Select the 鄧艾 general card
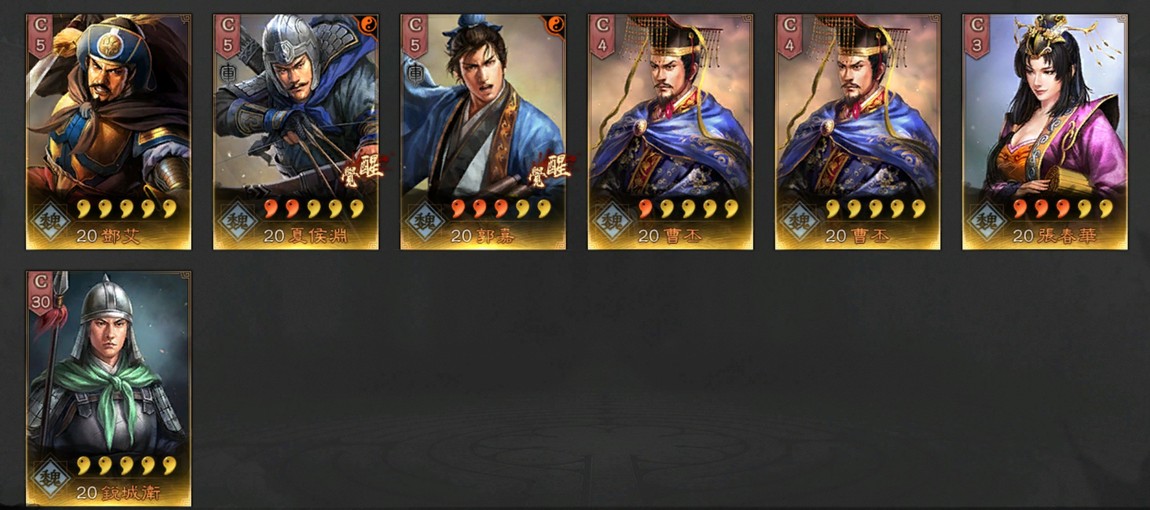This screenshot has width=1150, height=510. 108,130
